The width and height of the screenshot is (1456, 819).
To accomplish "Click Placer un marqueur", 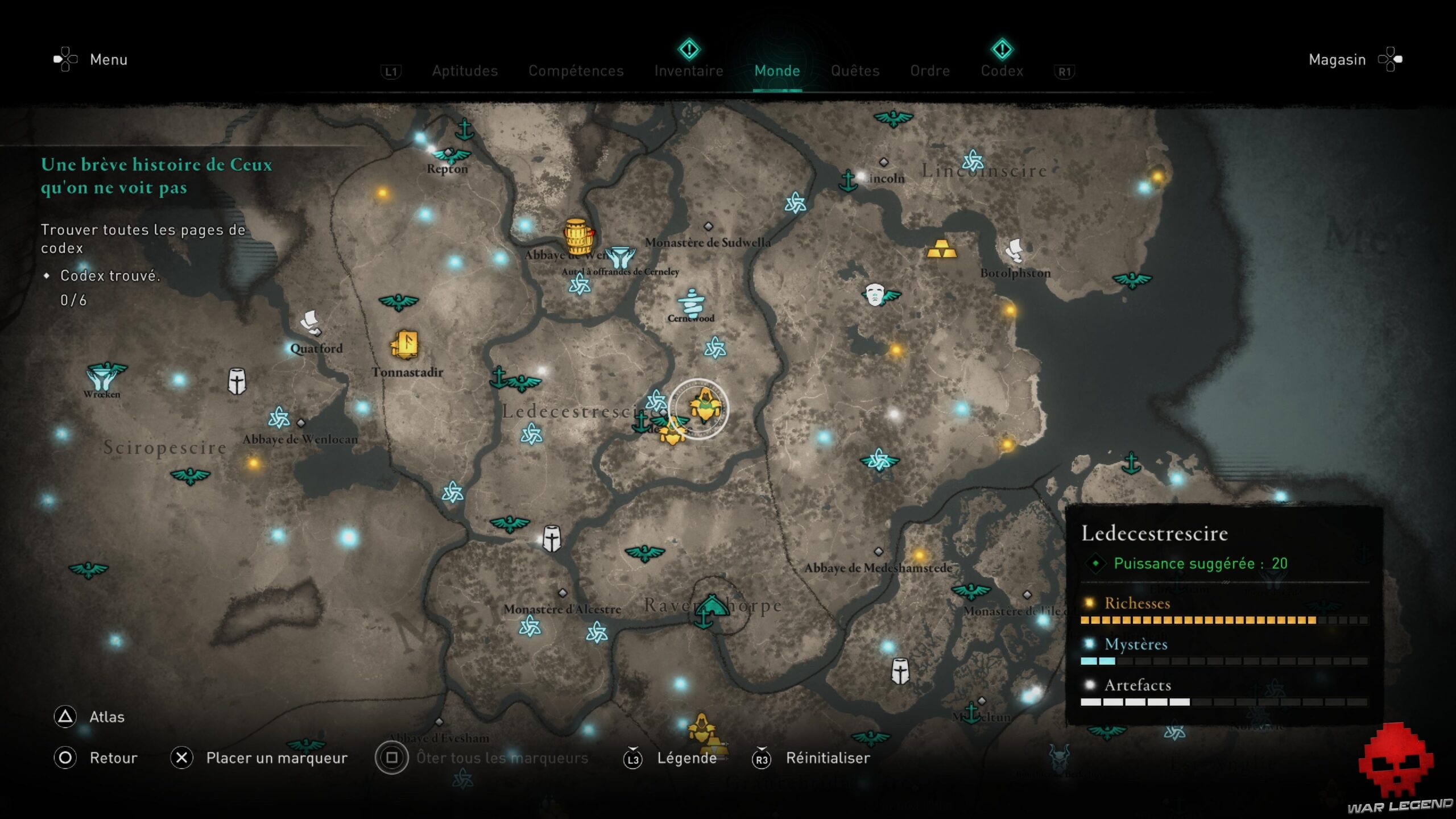I will coord(277,758).
